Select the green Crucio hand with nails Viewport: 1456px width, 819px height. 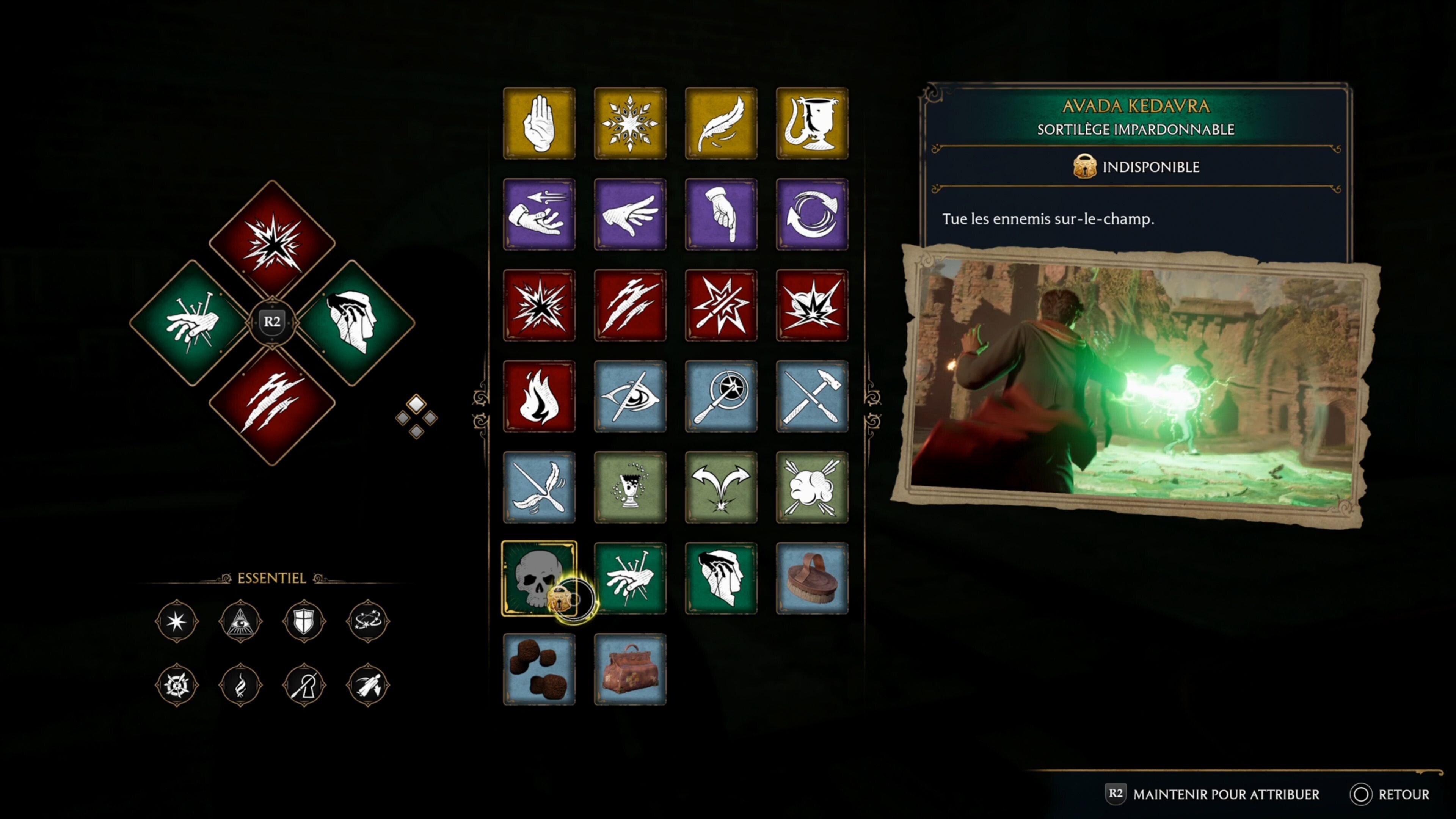[x=630, y=577]
